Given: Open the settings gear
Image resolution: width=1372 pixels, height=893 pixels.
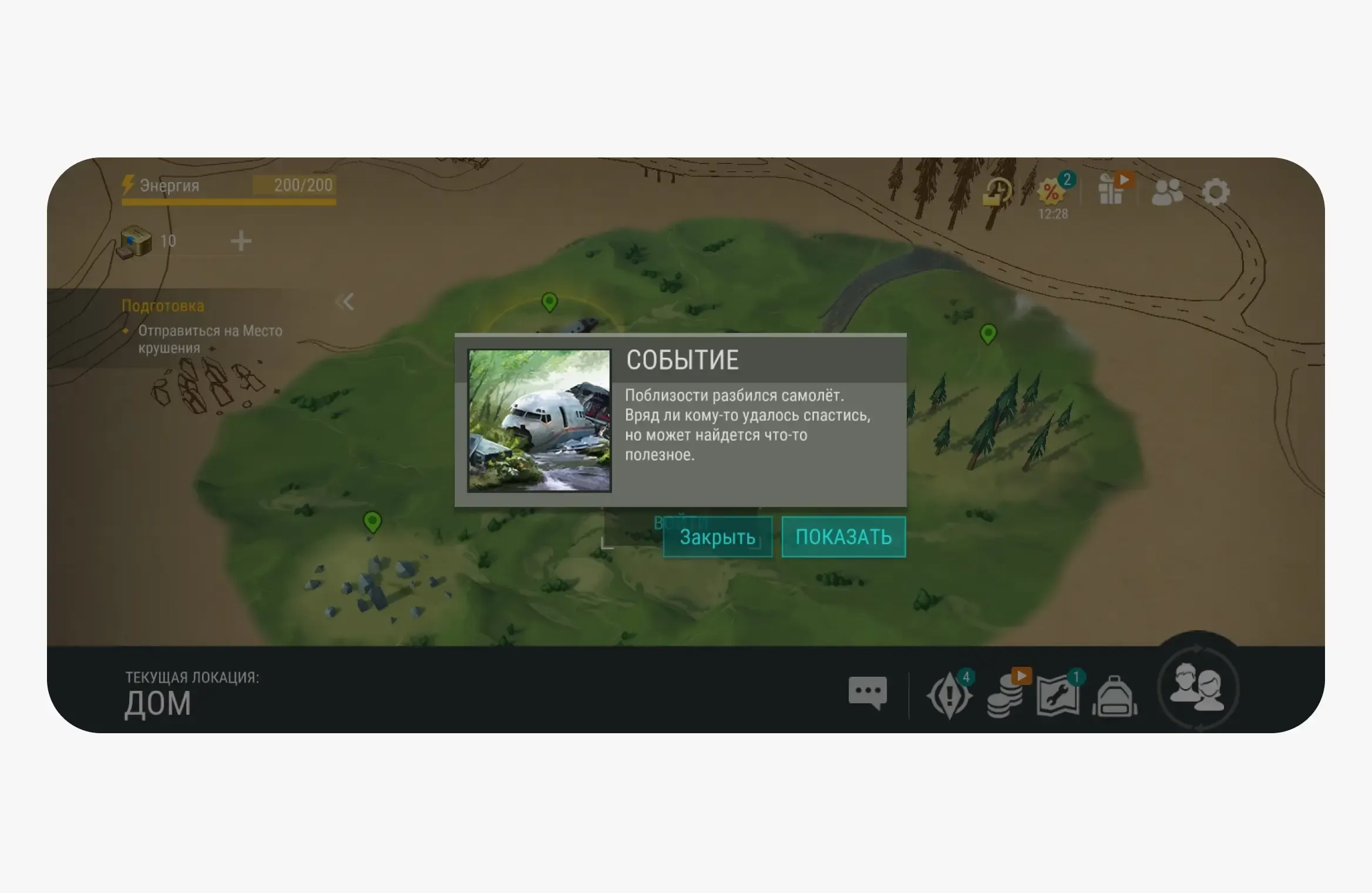Looking at the screenshot, I should pyautogui.click(x=1216, y=192).
